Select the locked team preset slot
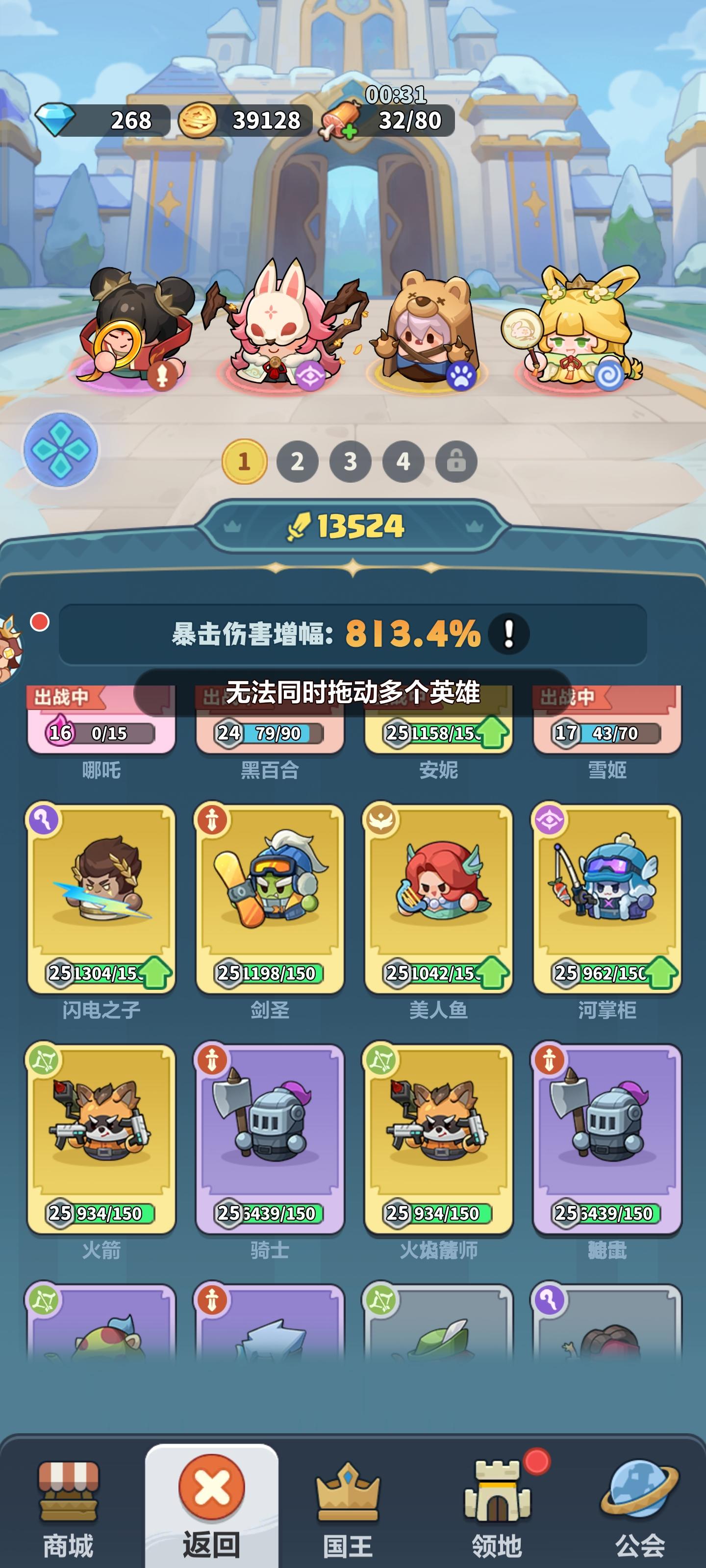 coord(454,463)
